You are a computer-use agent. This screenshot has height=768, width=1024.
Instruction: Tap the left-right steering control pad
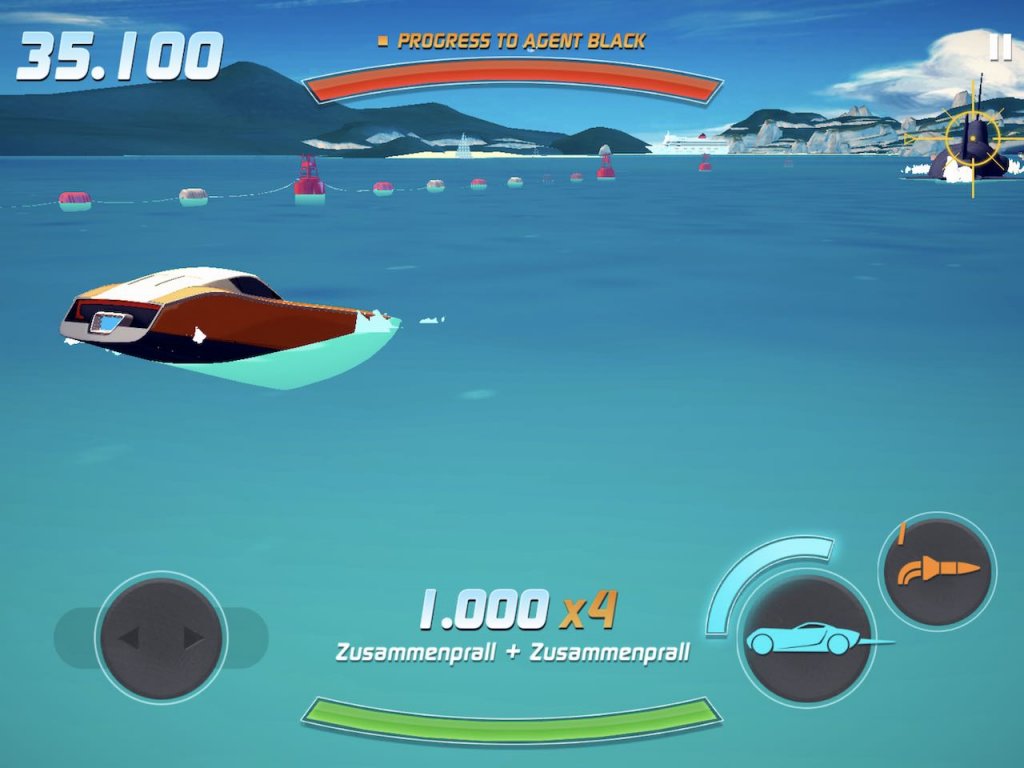(161, 638)
